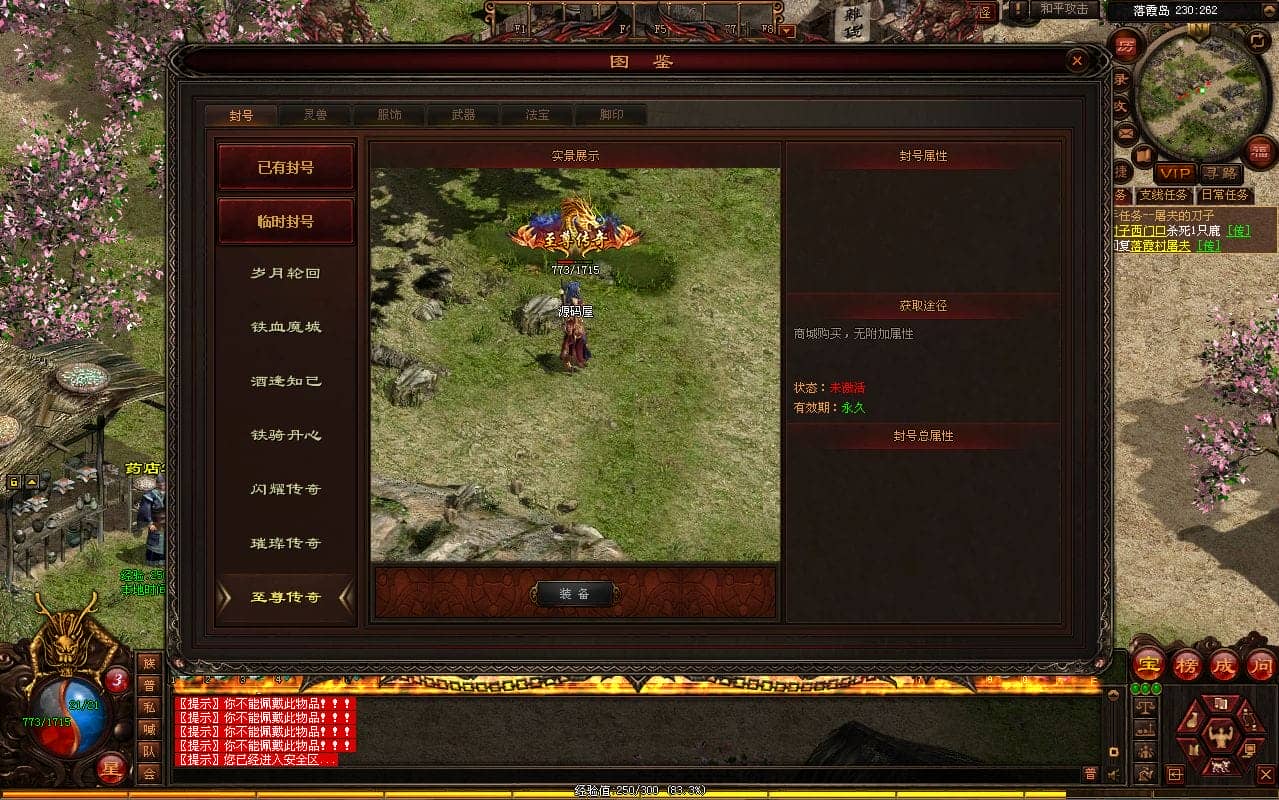This screenshot has width=1279, height=800.
Task: Open the 服饰 tab
Action: pos(389,115)
